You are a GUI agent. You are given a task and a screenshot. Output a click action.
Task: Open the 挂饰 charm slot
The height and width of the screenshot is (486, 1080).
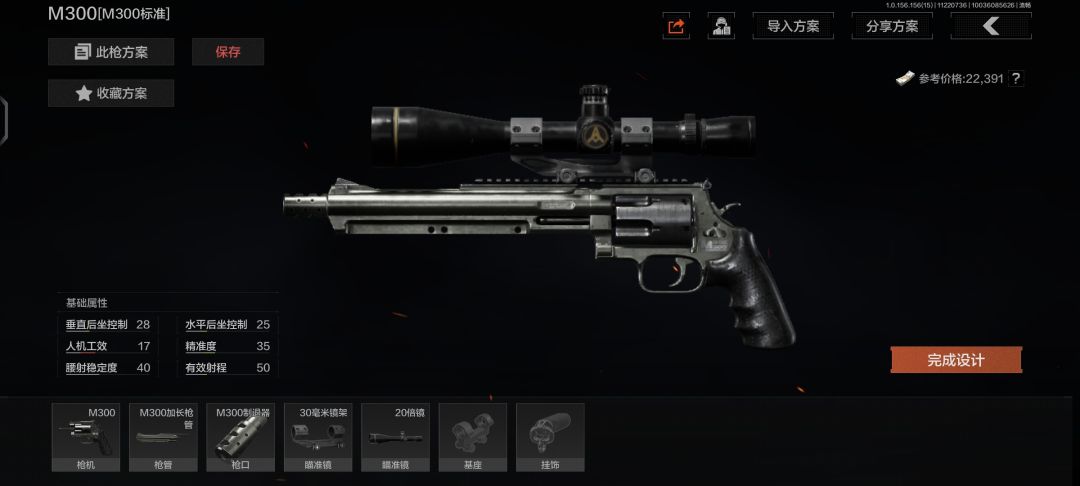[x=550, y=437]
